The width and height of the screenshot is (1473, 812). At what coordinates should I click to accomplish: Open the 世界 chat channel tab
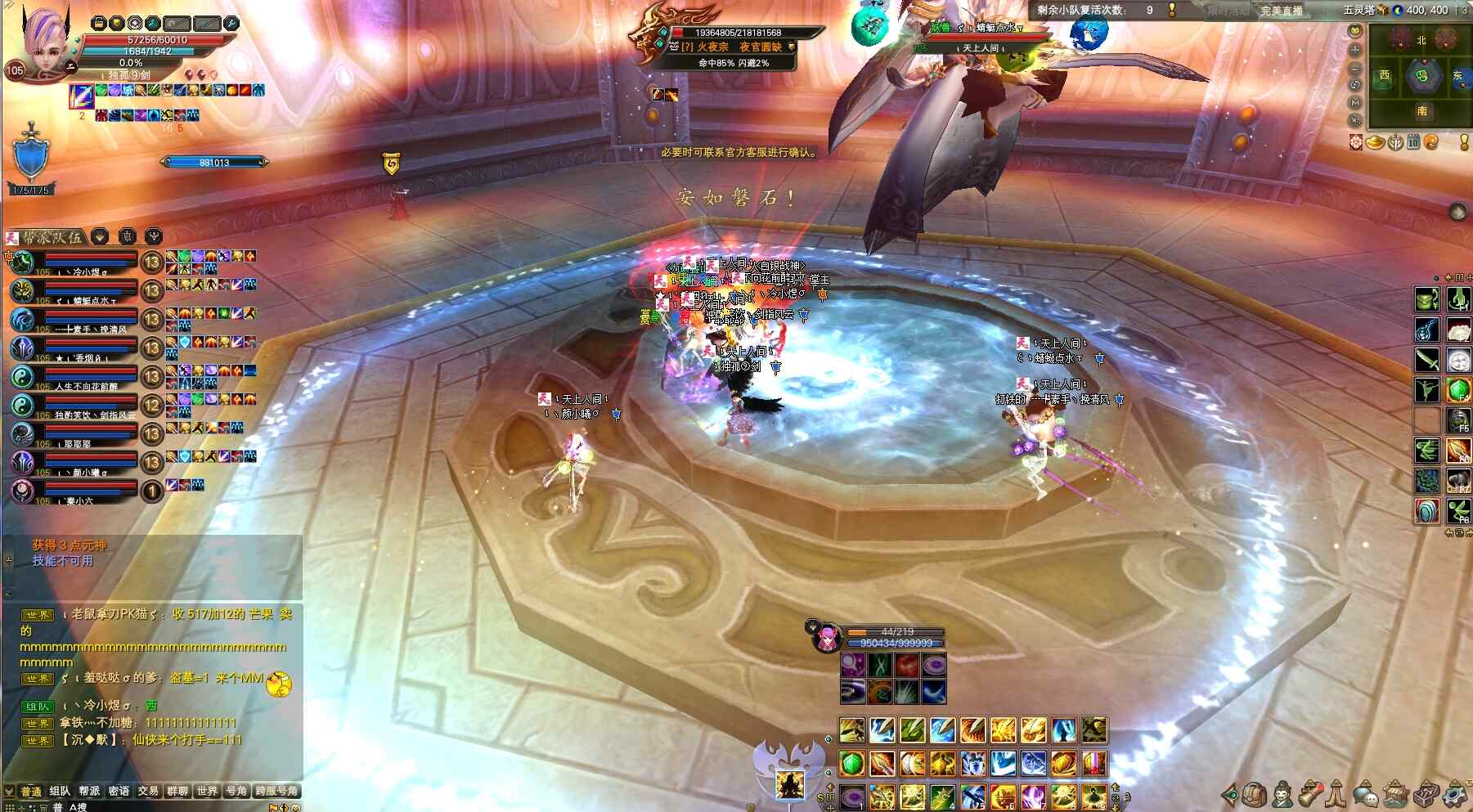[207, 791]
